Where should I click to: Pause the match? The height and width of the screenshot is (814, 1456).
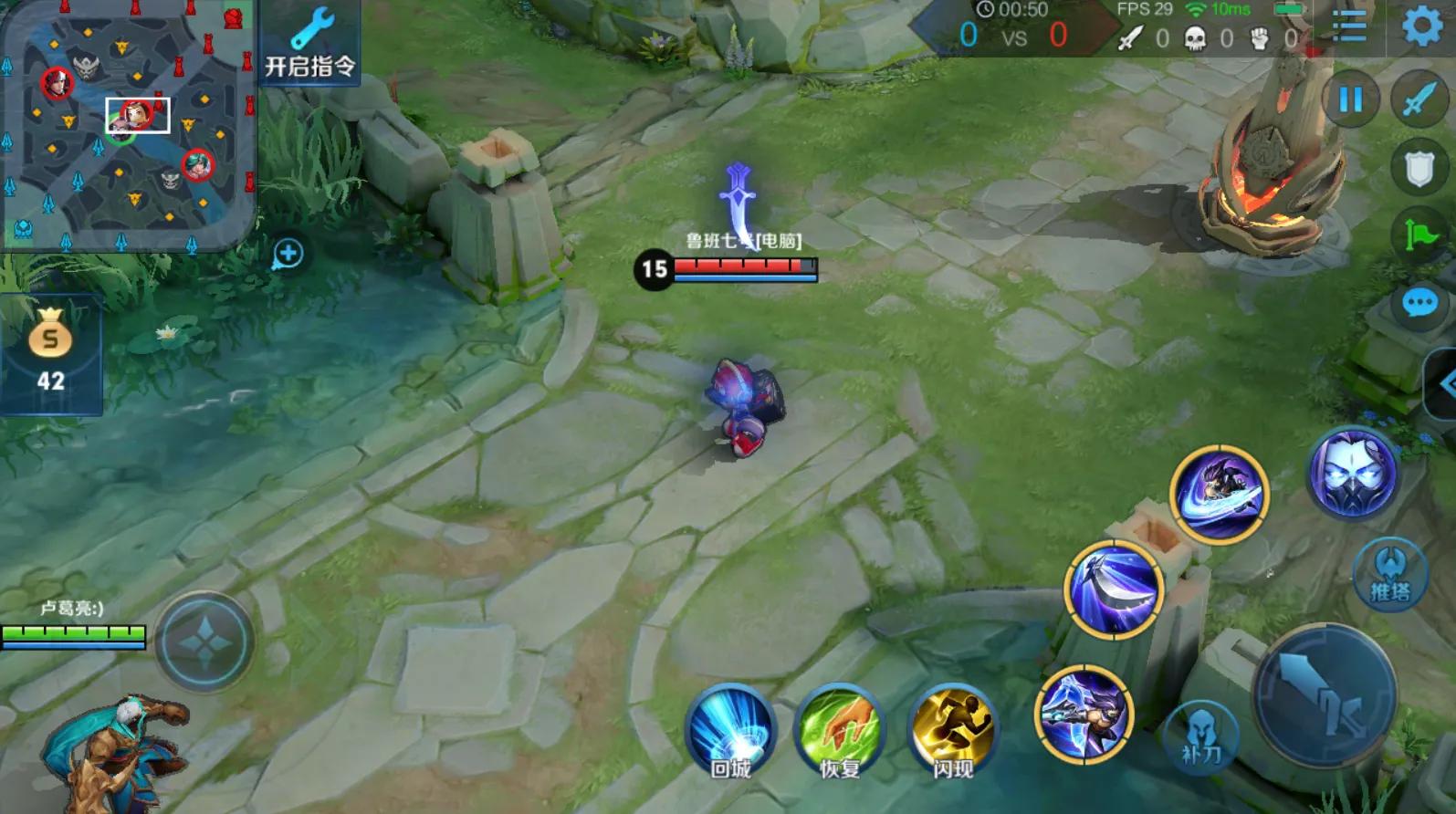(1350, 99)
